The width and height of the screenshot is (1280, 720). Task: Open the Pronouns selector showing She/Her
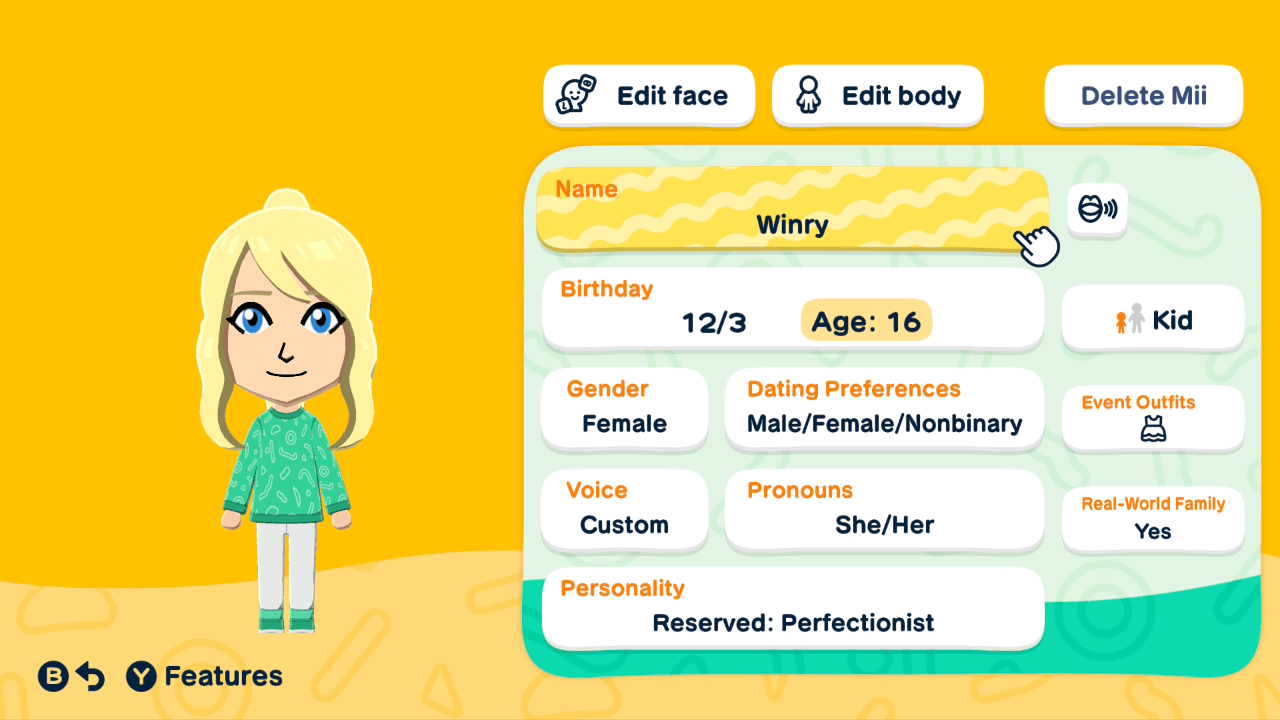[x=884, y=510]
